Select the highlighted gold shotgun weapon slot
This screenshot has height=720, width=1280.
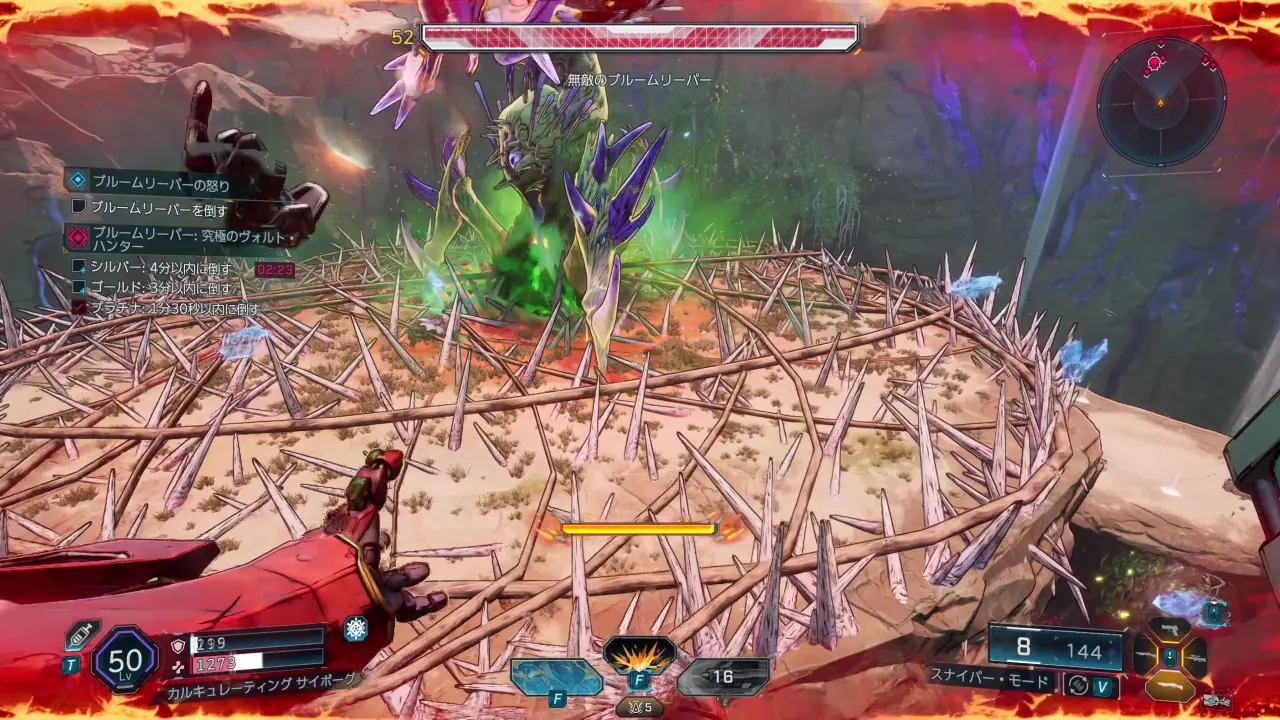coord(1170,685)
